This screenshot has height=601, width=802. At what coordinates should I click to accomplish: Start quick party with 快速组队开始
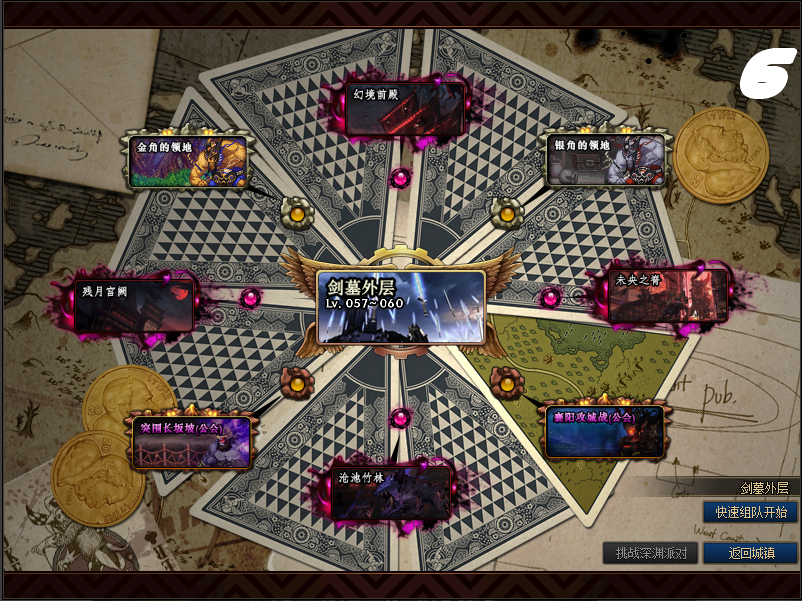(750, 512)
